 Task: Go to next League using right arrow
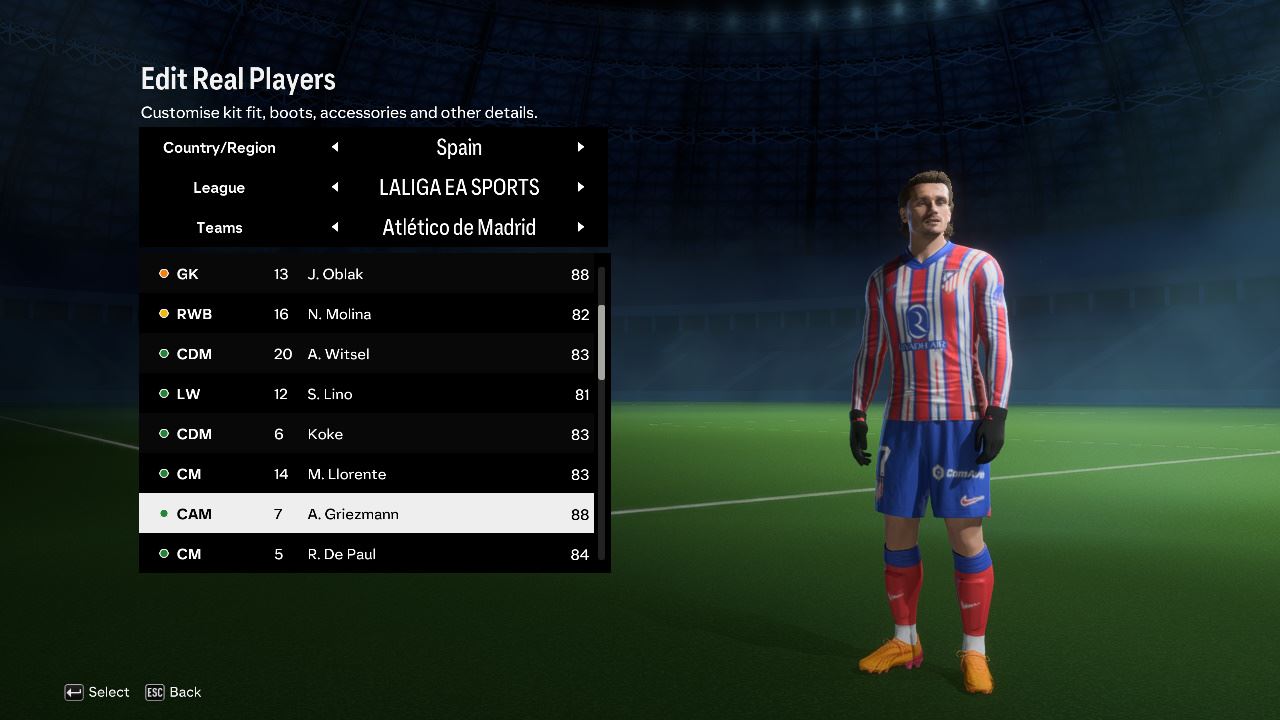580,187
